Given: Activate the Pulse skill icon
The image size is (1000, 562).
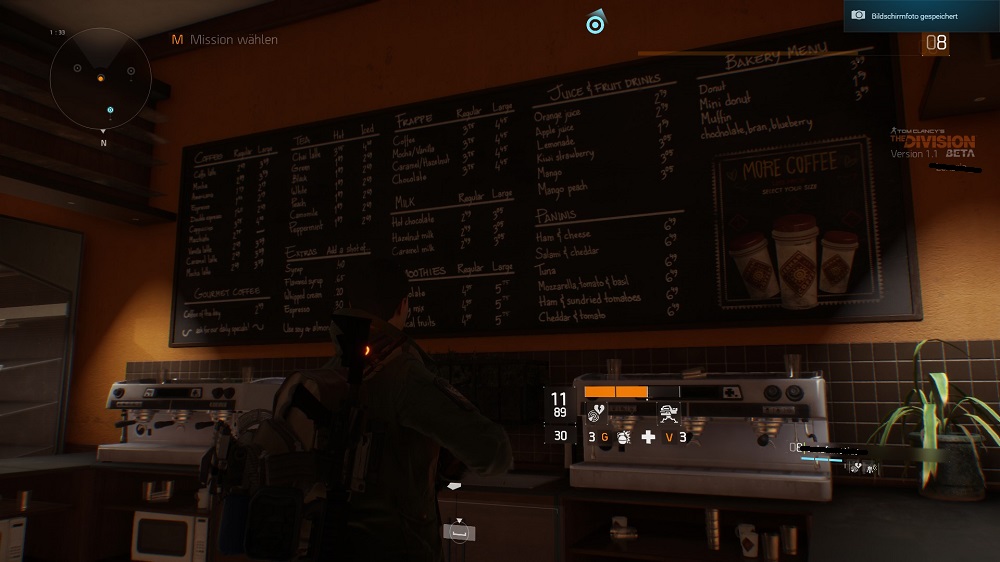Looking at the screenshot, I should click(x=596, y=411).
